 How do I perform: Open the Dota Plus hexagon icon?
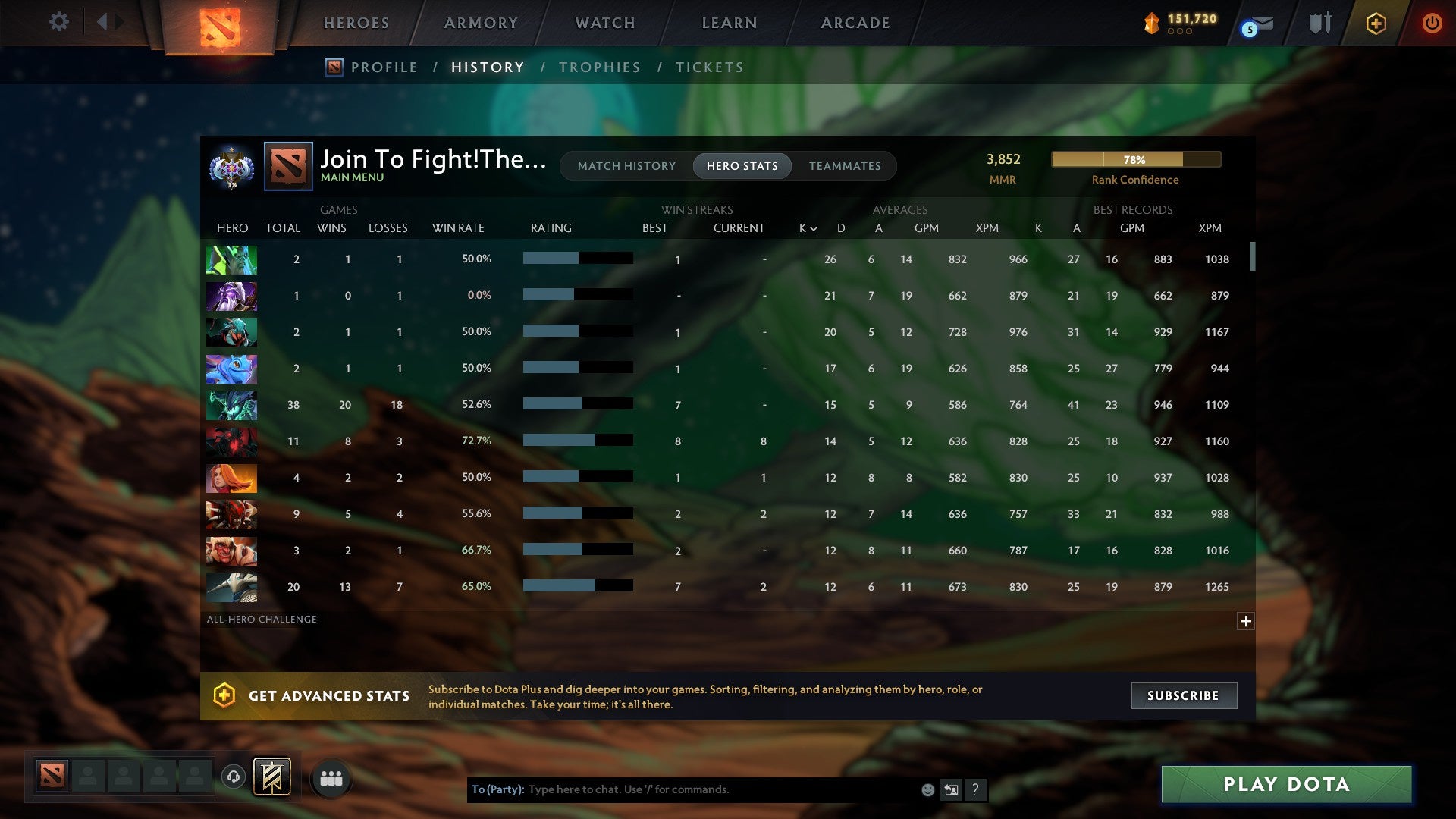tap(1376, 23)
